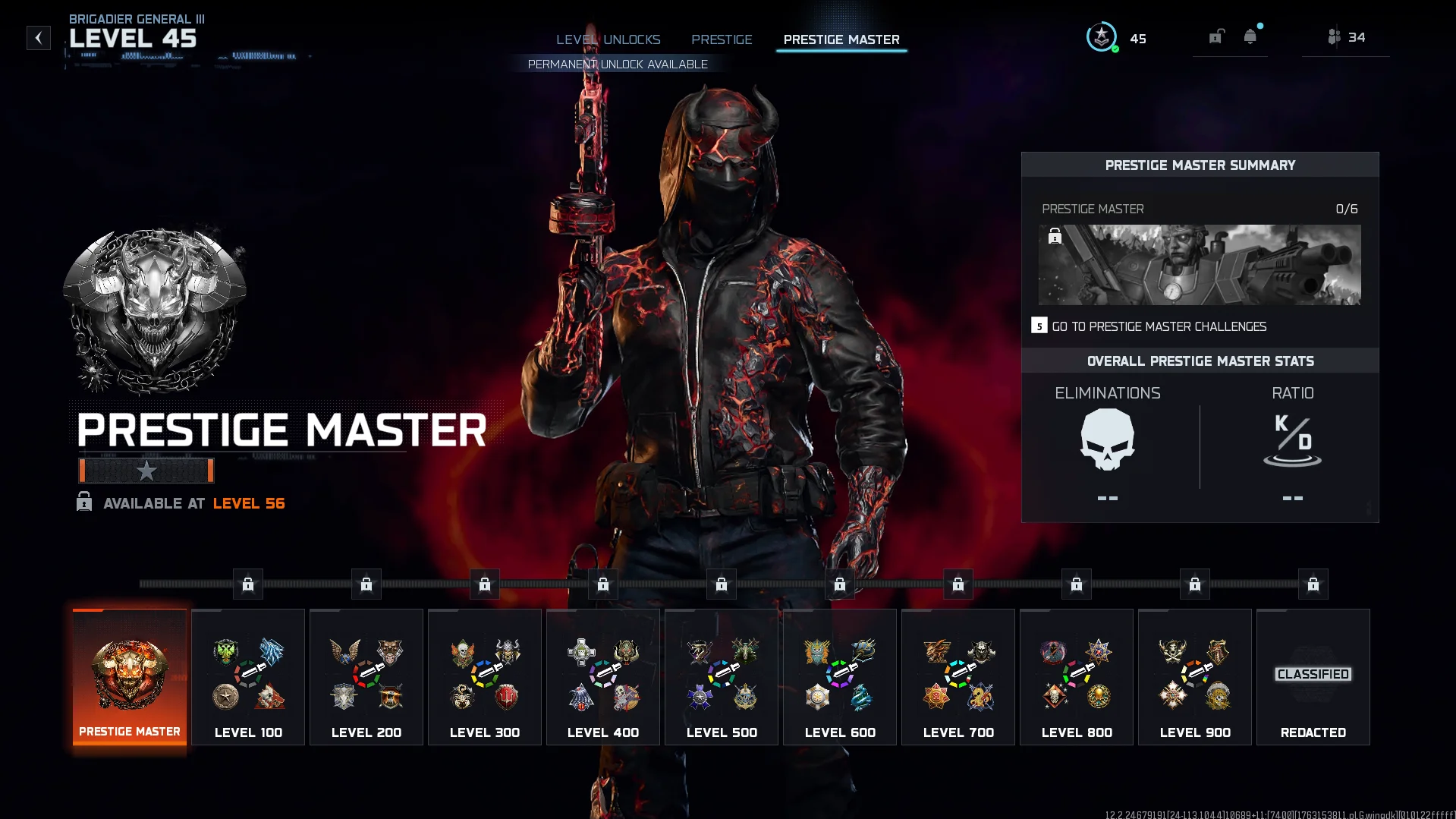Image resolution: width=1456 pixels, height=819 pixels.
Task: Open the player rank emblem icon
Action: tap(1102, 37)
